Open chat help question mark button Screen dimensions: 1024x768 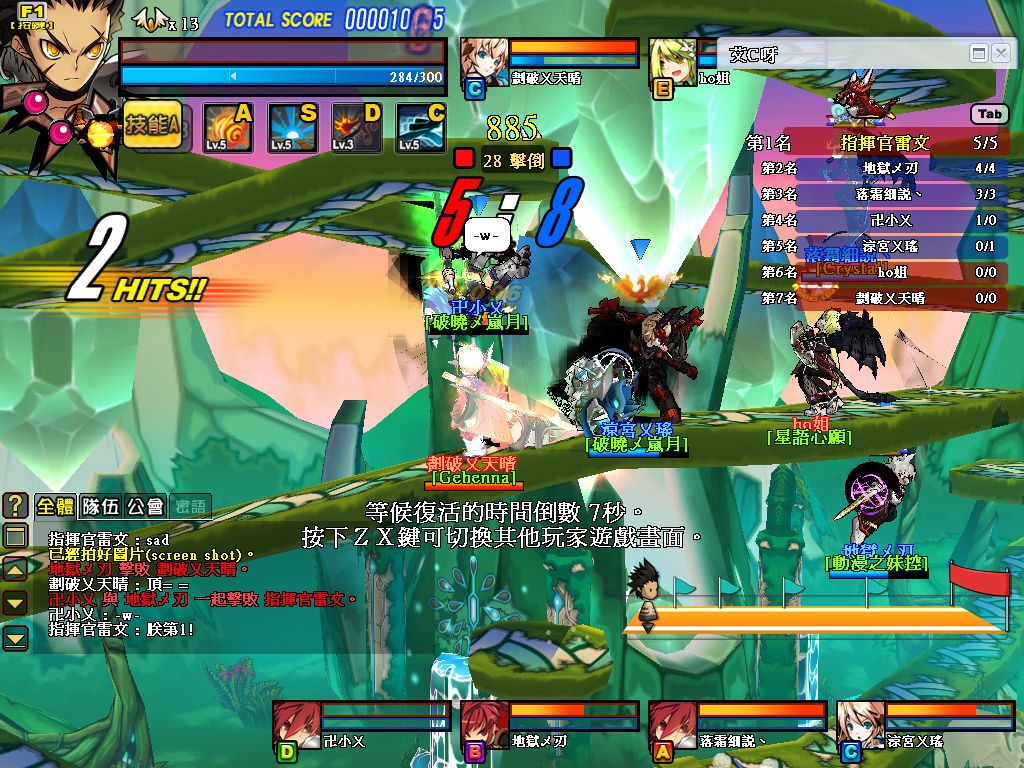15,505
